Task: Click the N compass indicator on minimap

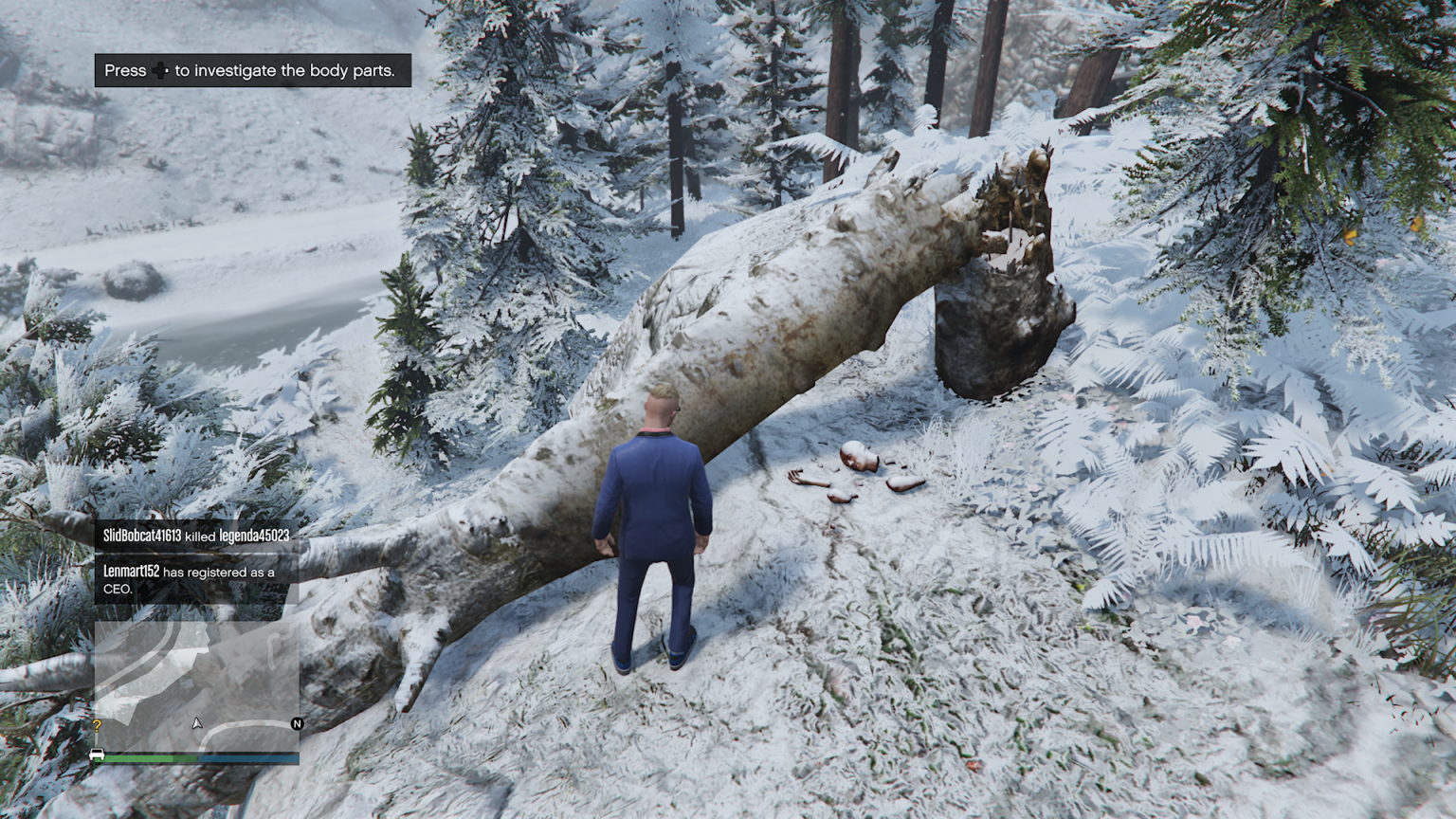Action: point(297,723)
